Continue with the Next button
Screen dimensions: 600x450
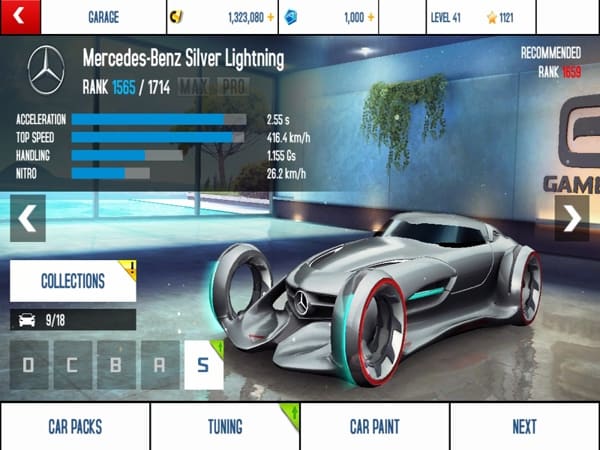(525, 427)
